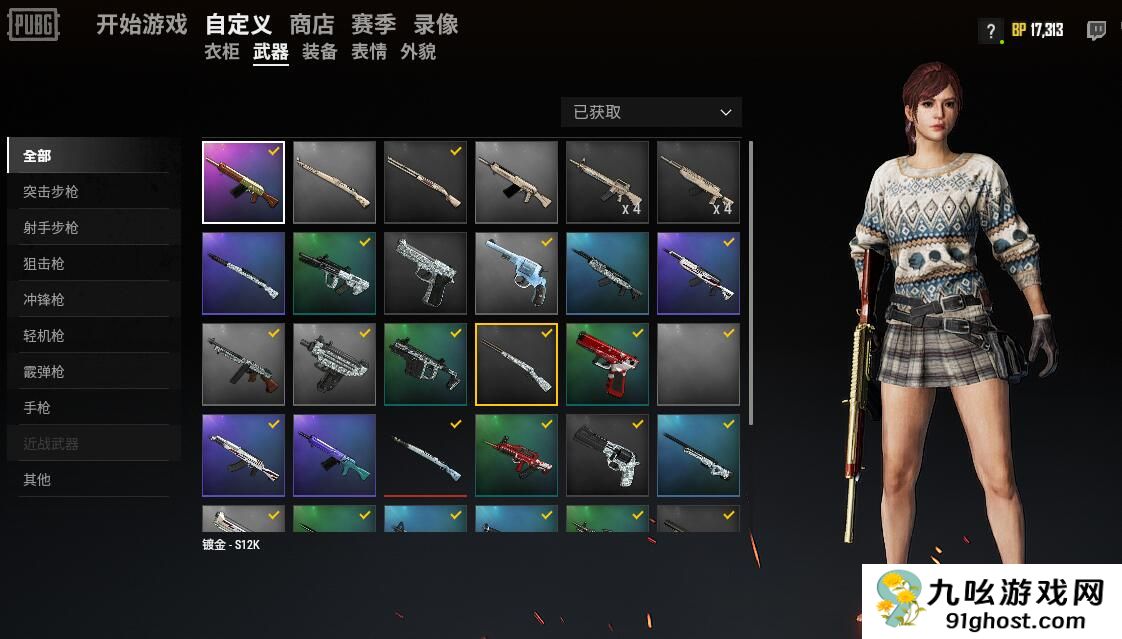Open the 录像 replays page

pyautogui.click(x=435, y=25)
